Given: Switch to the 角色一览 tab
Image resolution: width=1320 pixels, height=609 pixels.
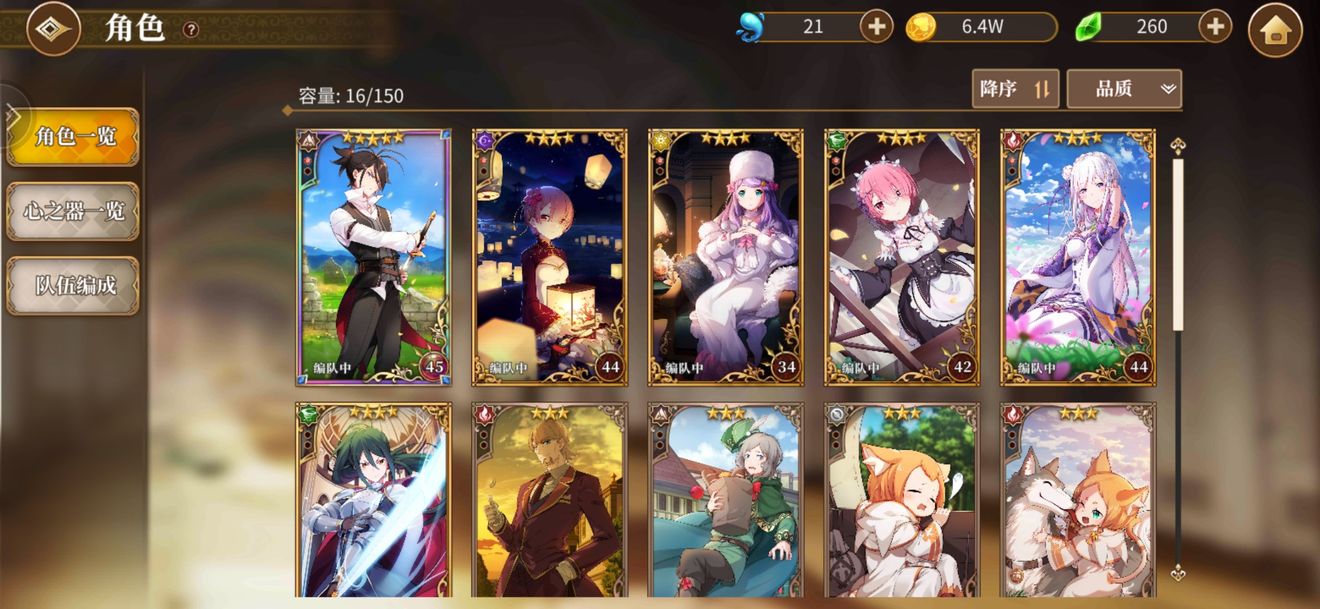Looking at the screenshot, I should pyautogui.click(x=73, y=137).
